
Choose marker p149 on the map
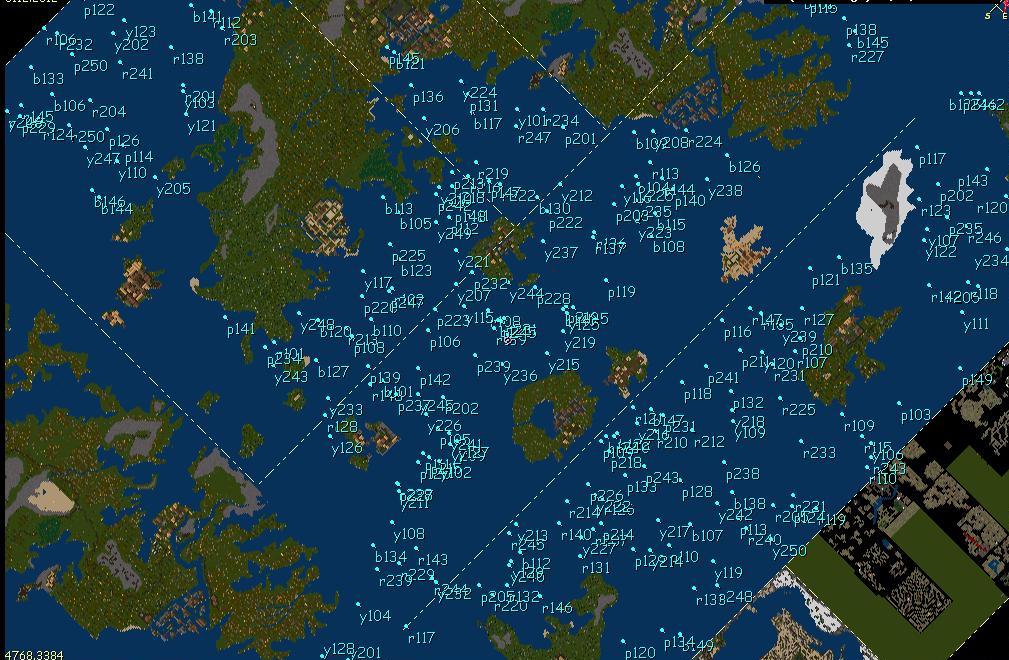[976, 381]
